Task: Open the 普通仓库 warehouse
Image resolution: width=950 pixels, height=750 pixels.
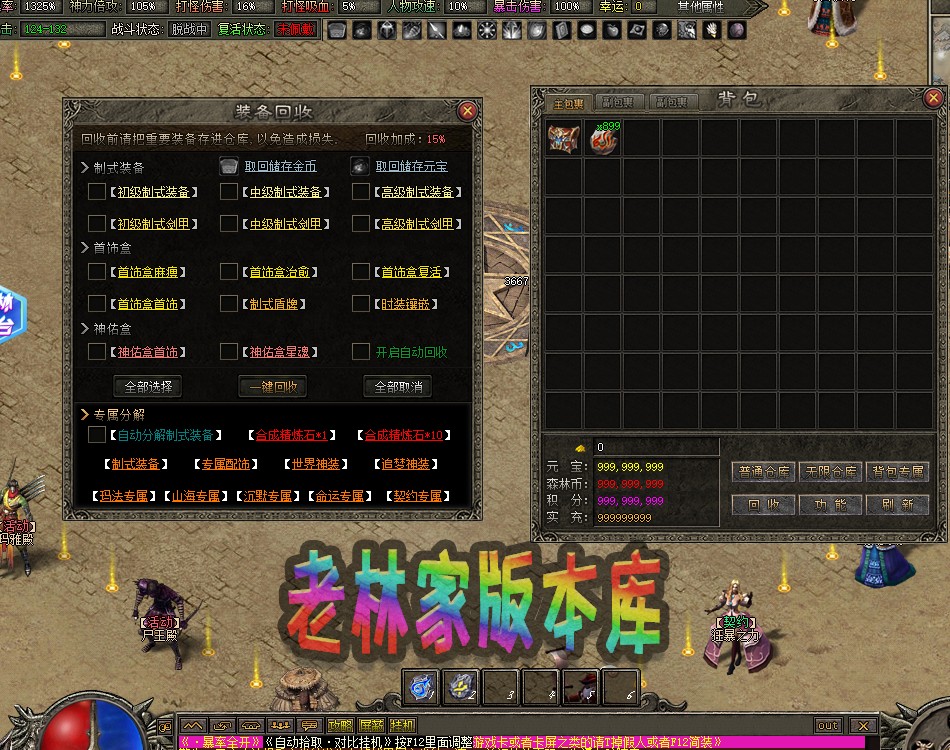Action: [764, 471]
